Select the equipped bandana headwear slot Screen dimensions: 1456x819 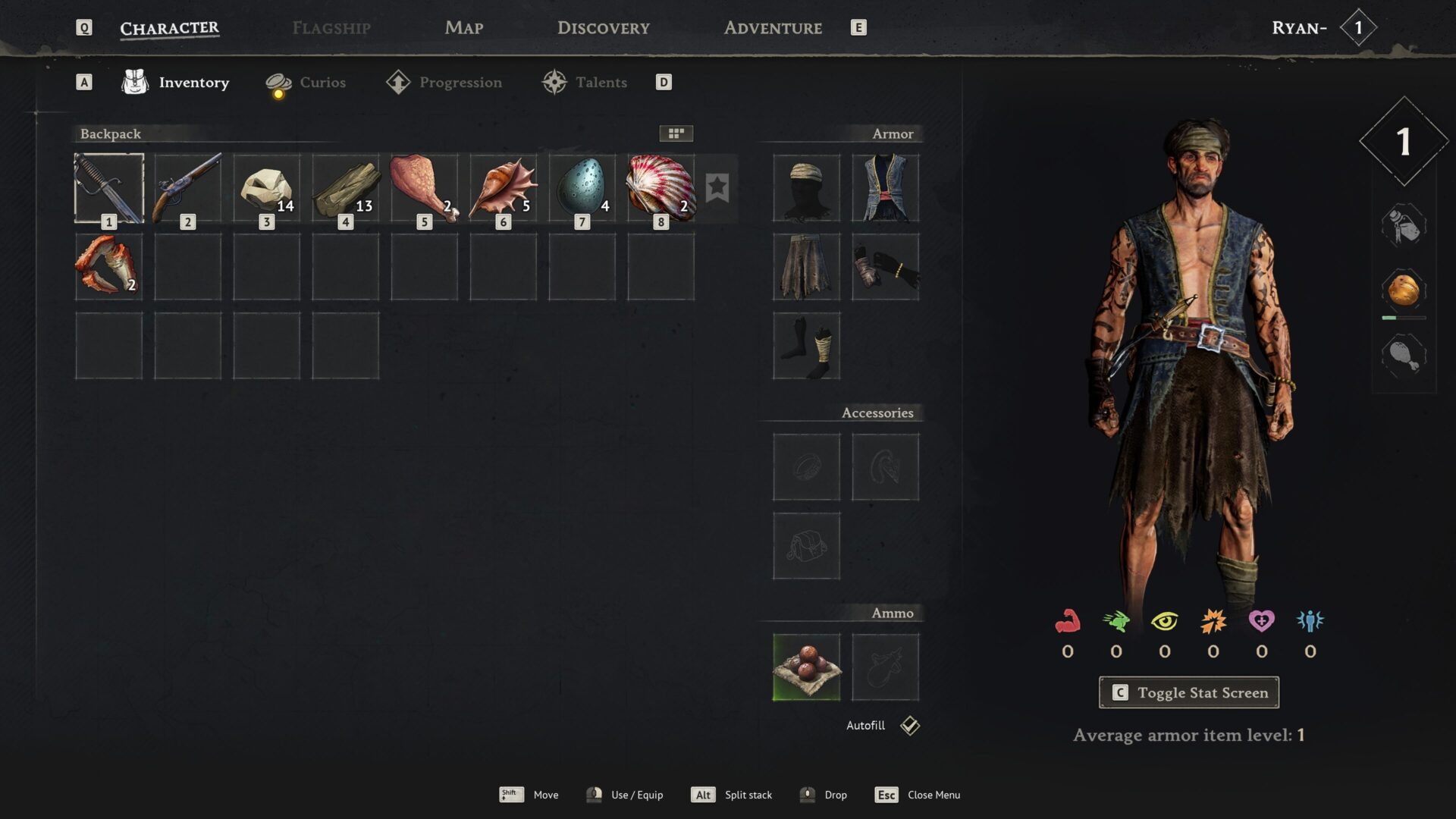click(806, 188)
